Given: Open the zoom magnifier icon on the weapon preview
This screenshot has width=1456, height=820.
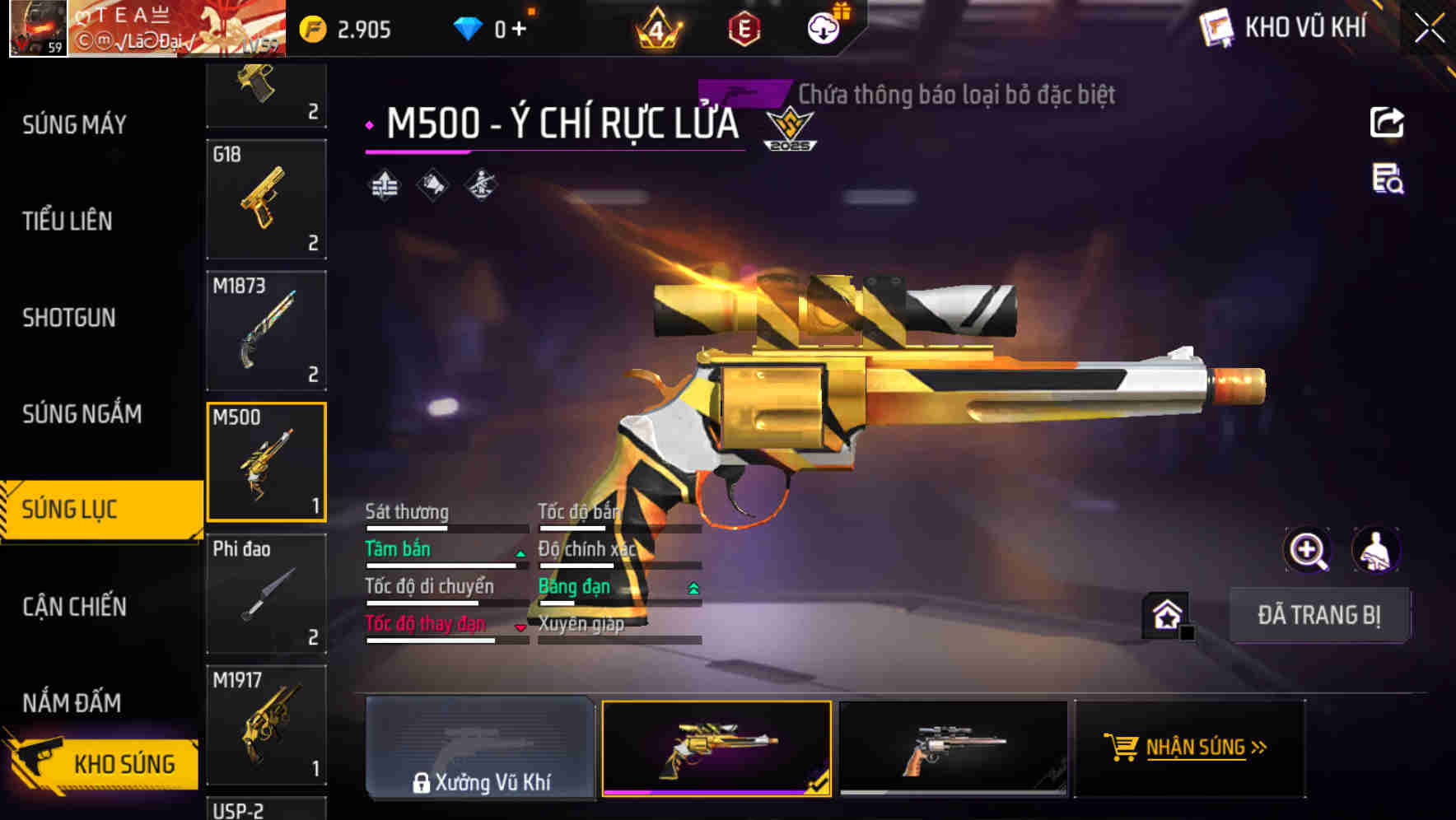Looking at the screenshot, I should pos(1309,550).
